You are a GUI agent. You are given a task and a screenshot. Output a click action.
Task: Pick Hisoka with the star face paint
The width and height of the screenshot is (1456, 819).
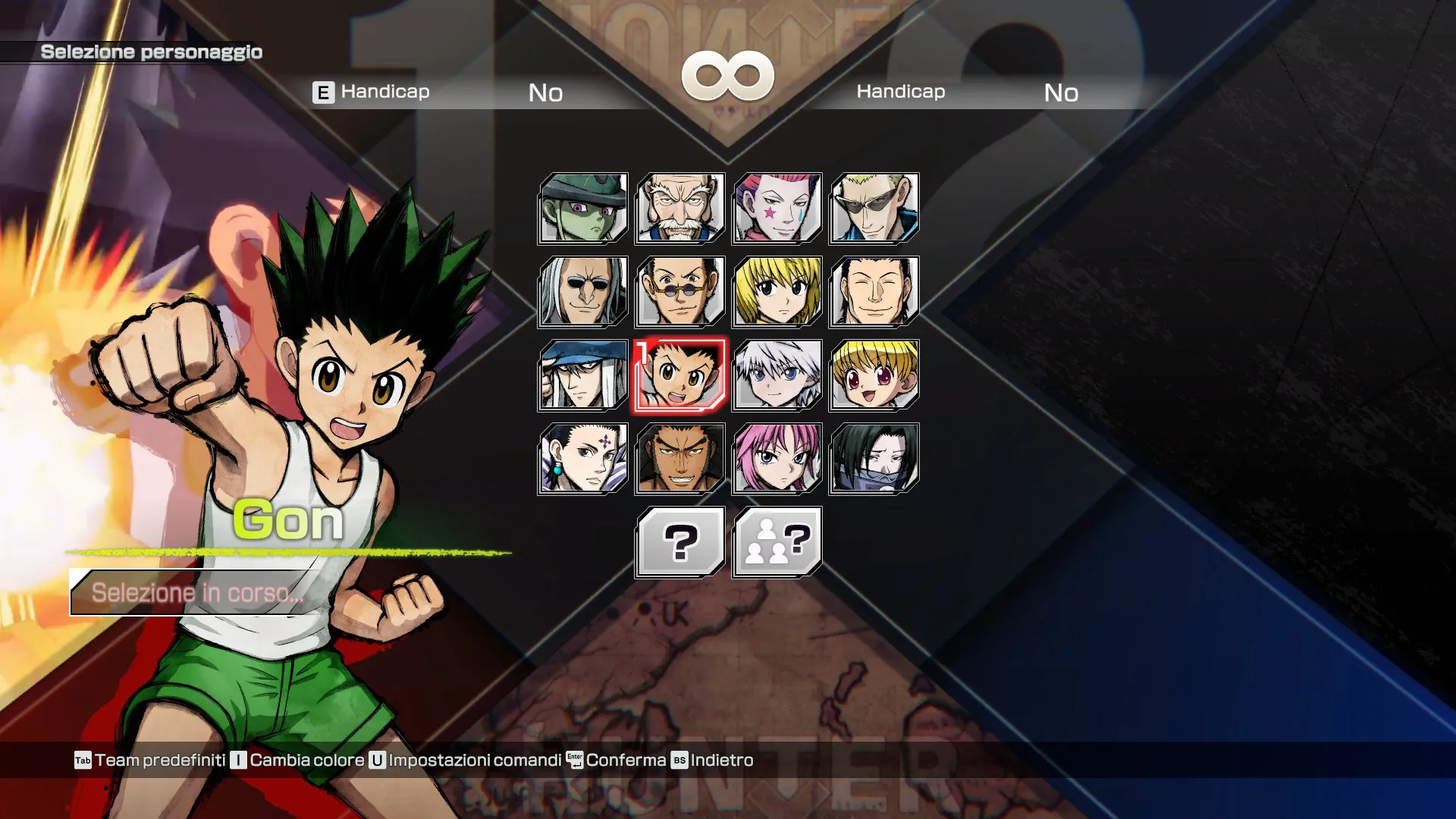(777, 209)
